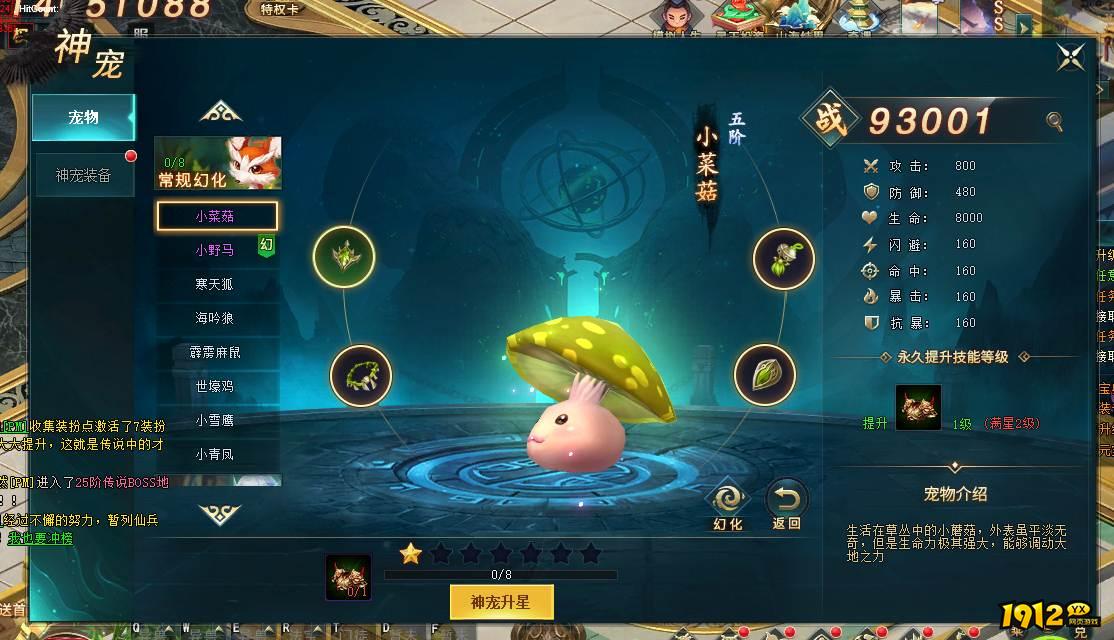Open the magnifier beside combat power
This screenshot has height=640, width=1114.
(x=1054, y=122)
